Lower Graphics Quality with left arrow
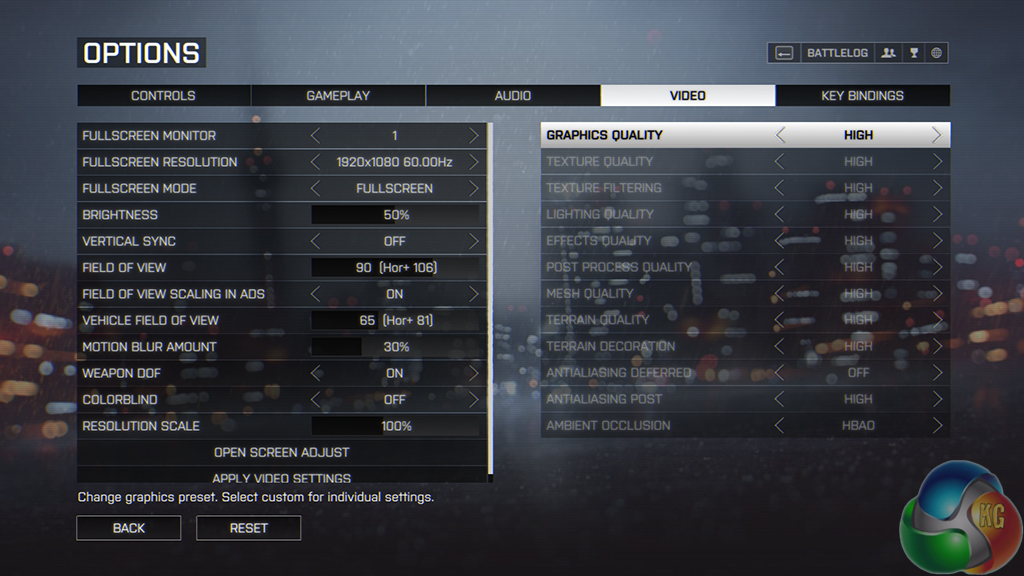The height and width of the screenshot is (576, 1024). 781,135
